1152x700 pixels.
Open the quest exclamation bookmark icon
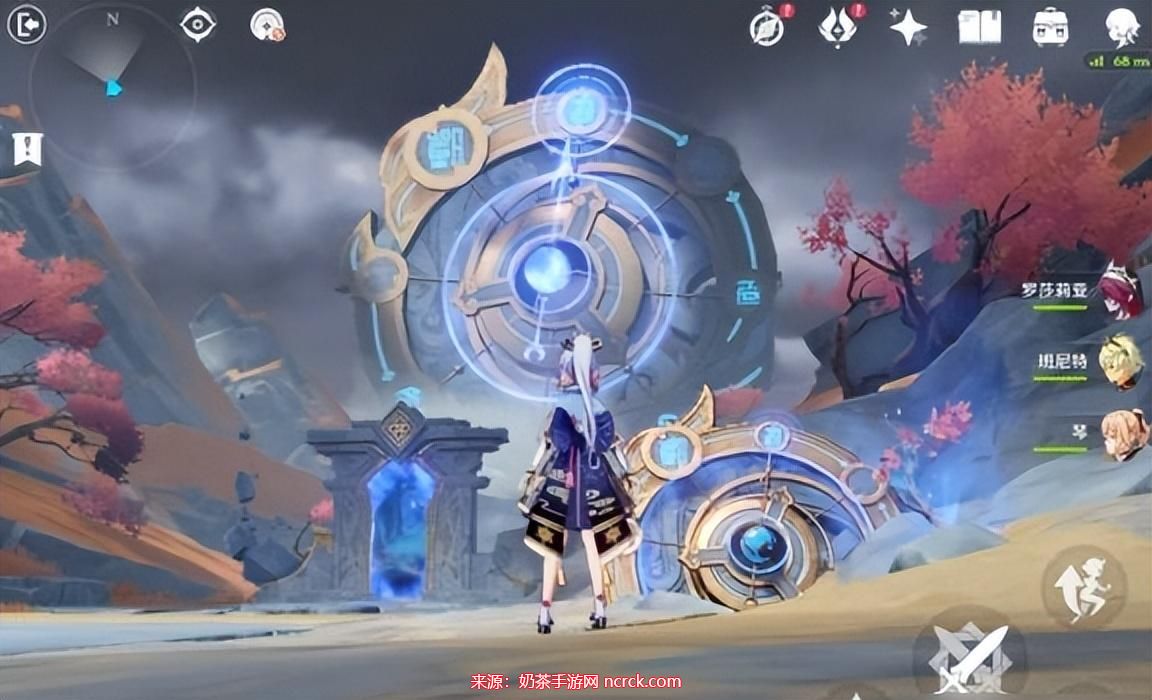(27, 149)
